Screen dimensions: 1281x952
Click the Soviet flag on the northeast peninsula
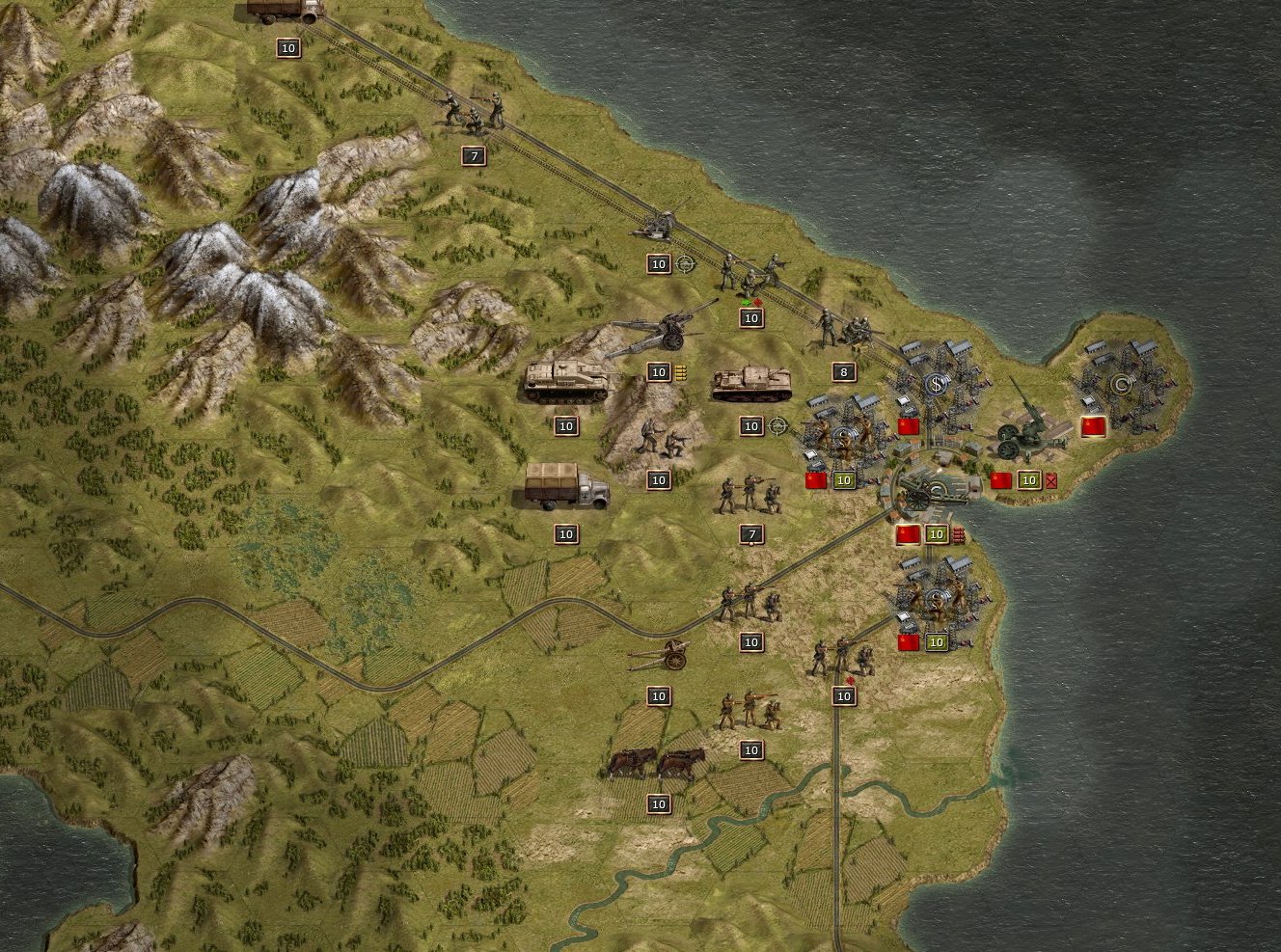tap(1094, 426)
